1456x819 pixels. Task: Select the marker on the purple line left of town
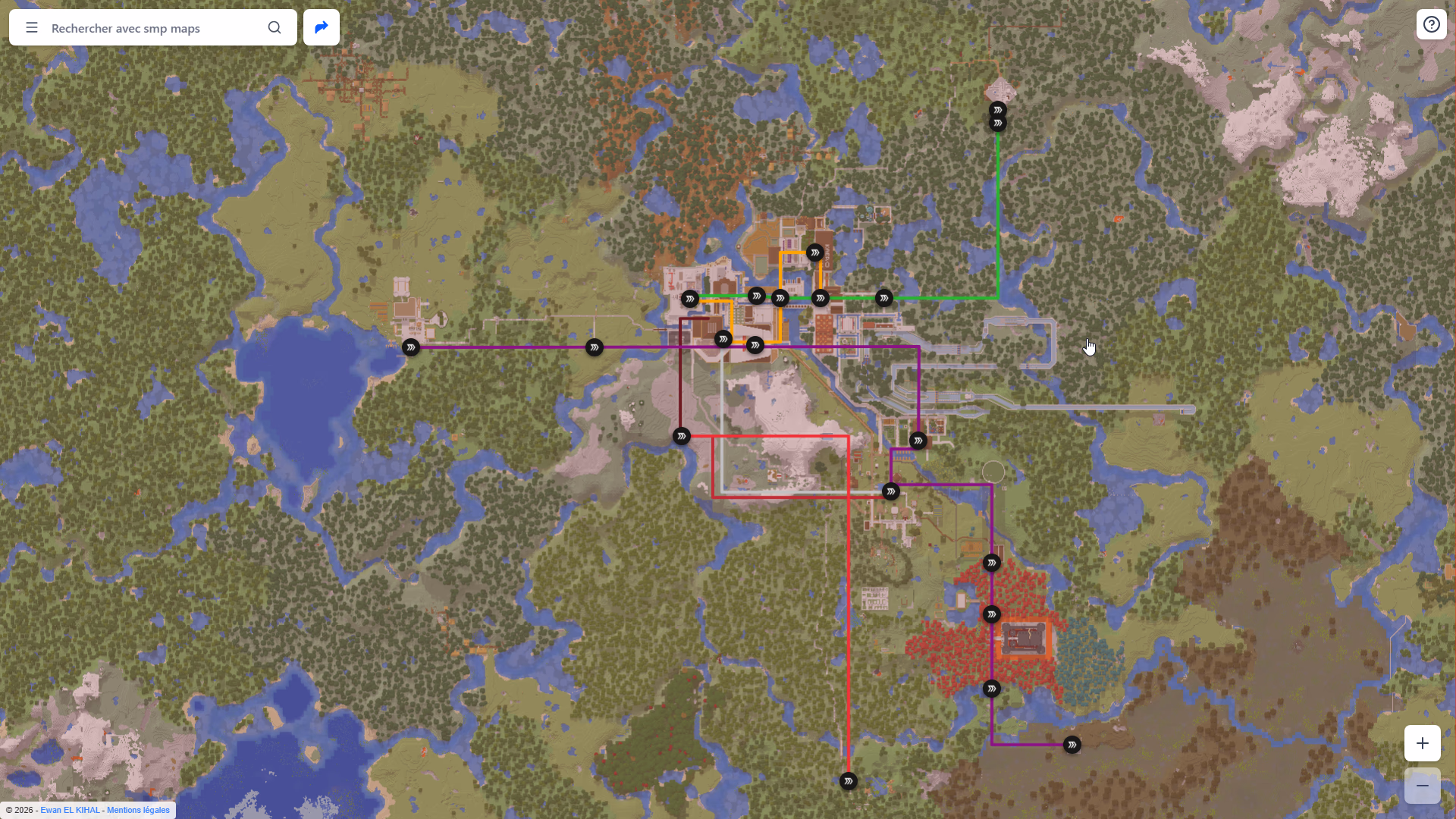(x=594, y=347)
